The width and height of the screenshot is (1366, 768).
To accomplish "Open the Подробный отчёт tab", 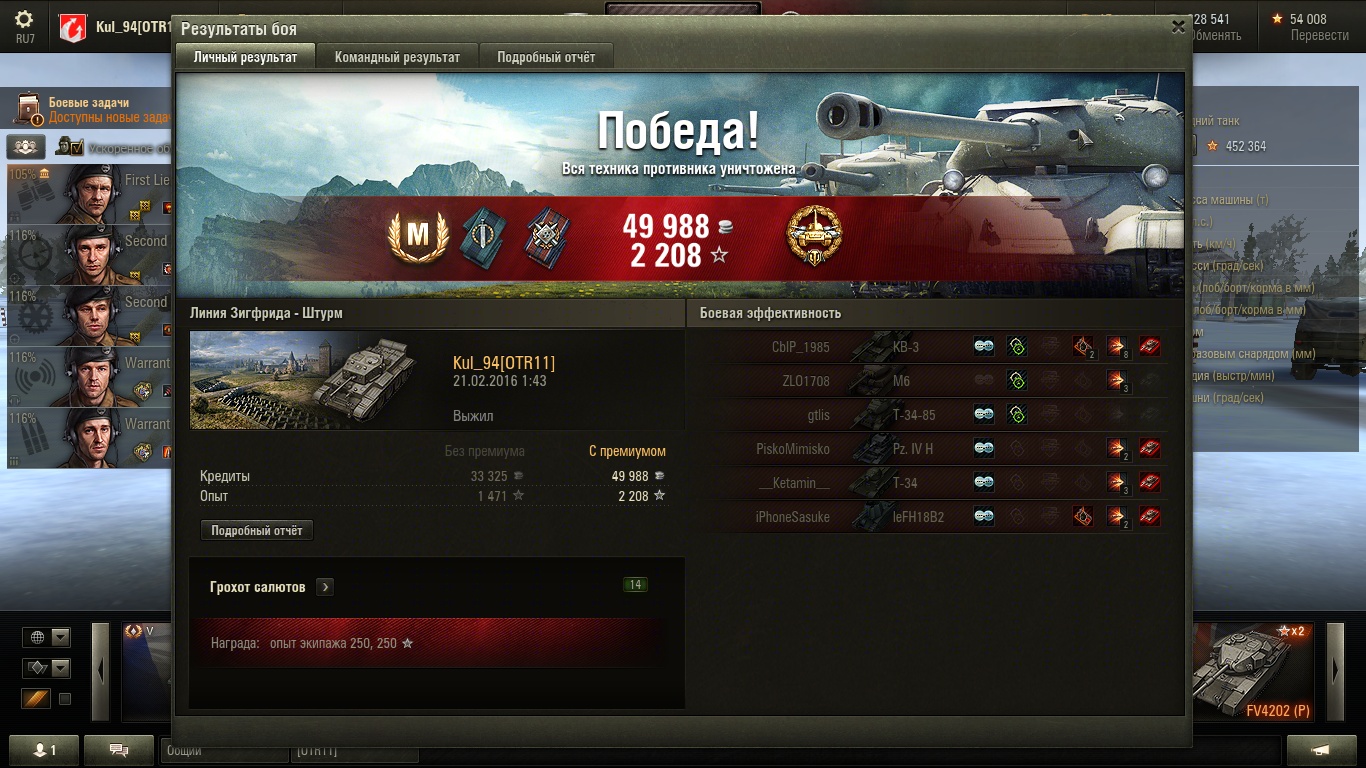I will [546, 57].
